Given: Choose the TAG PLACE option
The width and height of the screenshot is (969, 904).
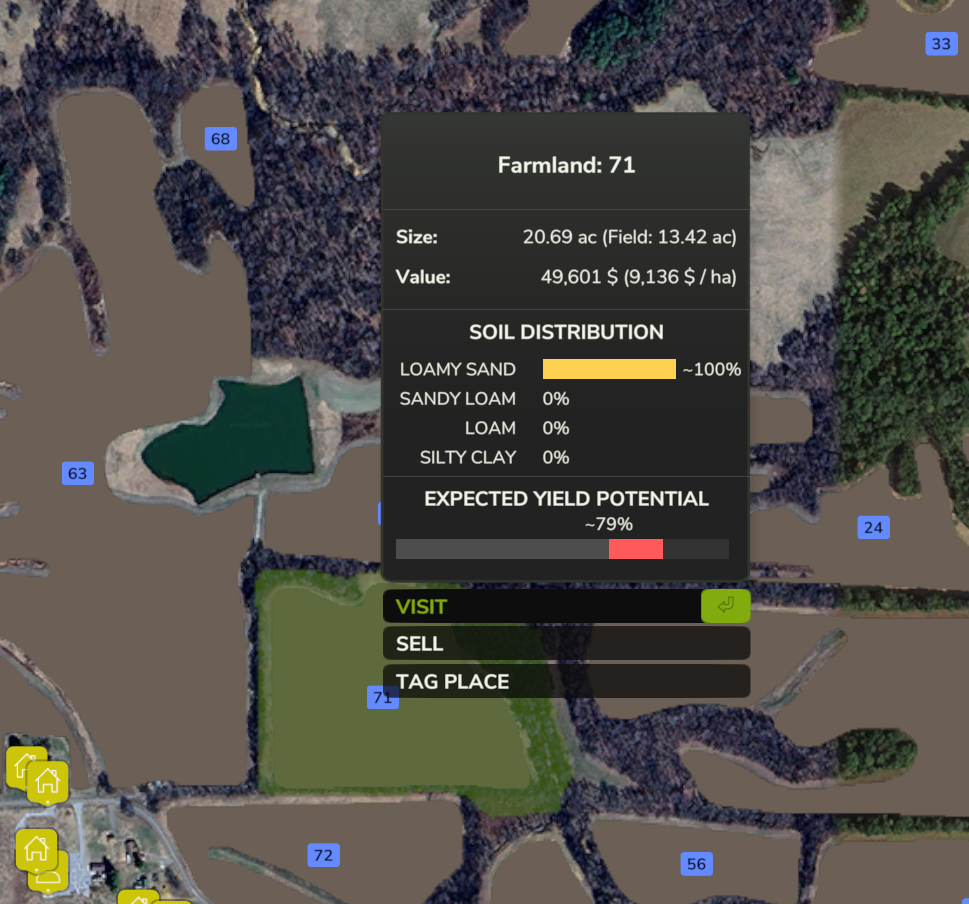Looking at the screenshot, I should coord(565,682).
